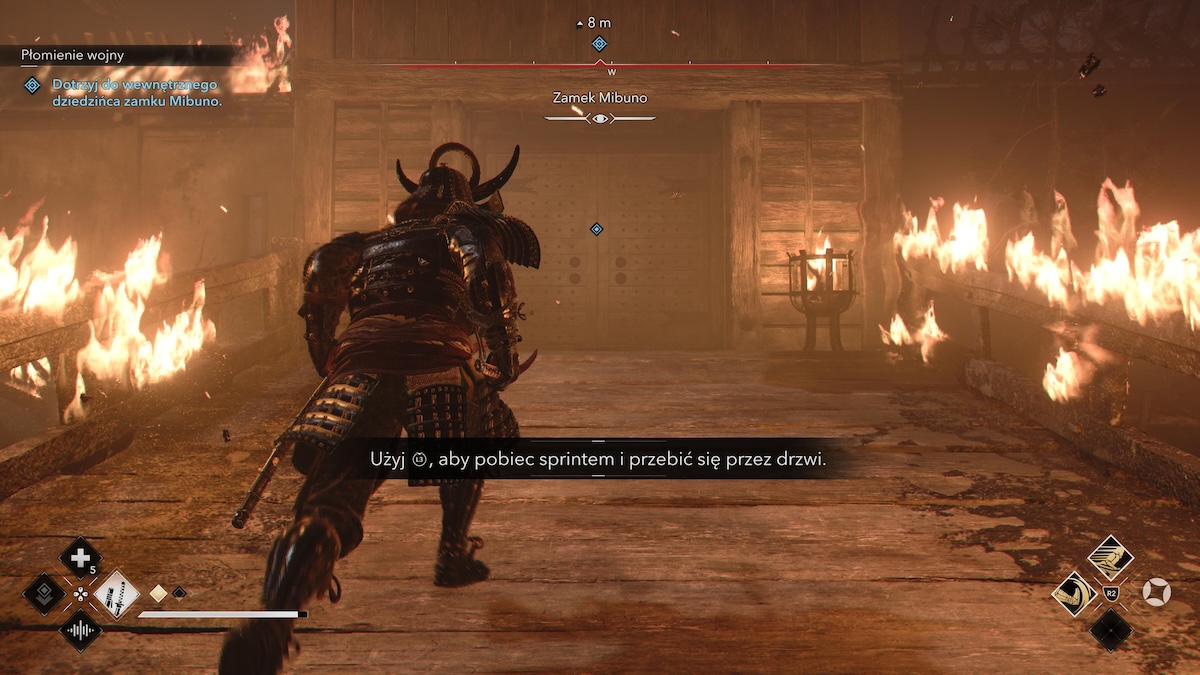This screenshot has width=1200, height=675.
Task: Use the healing ration with plus icon
Action: [80, 557]
